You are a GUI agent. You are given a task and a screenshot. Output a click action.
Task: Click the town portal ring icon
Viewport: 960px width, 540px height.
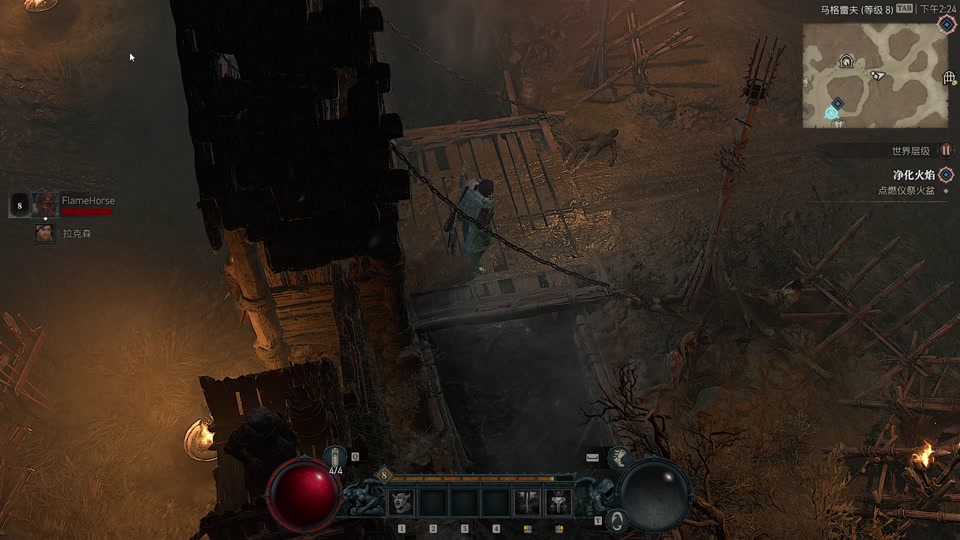pyautogui.click(x=618, y=519)
